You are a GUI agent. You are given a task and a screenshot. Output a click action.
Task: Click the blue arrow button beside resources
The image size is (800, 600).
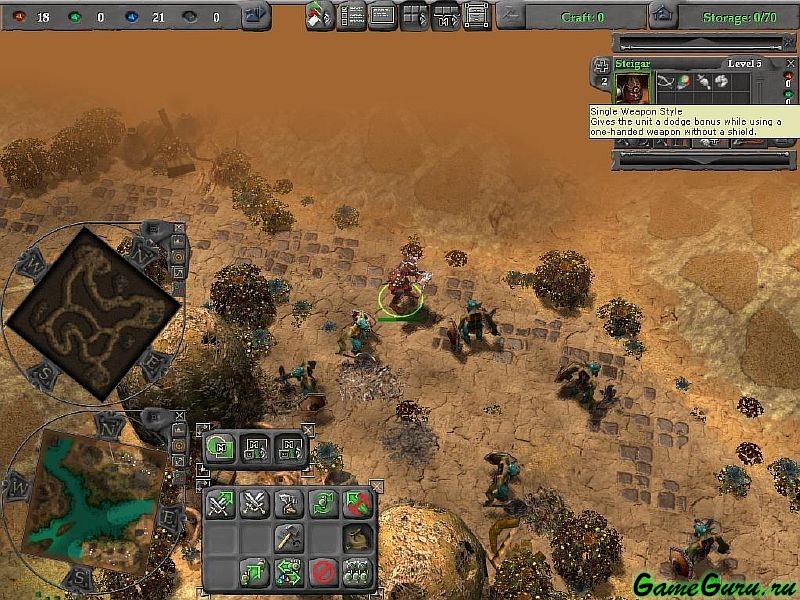(x=255, y=15)
